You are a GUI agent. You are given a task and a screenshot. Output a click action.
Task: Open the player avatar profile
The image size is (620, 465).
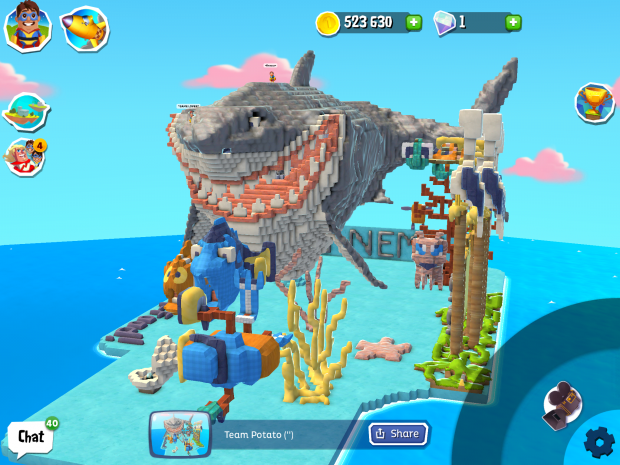[x=28, y=26]
